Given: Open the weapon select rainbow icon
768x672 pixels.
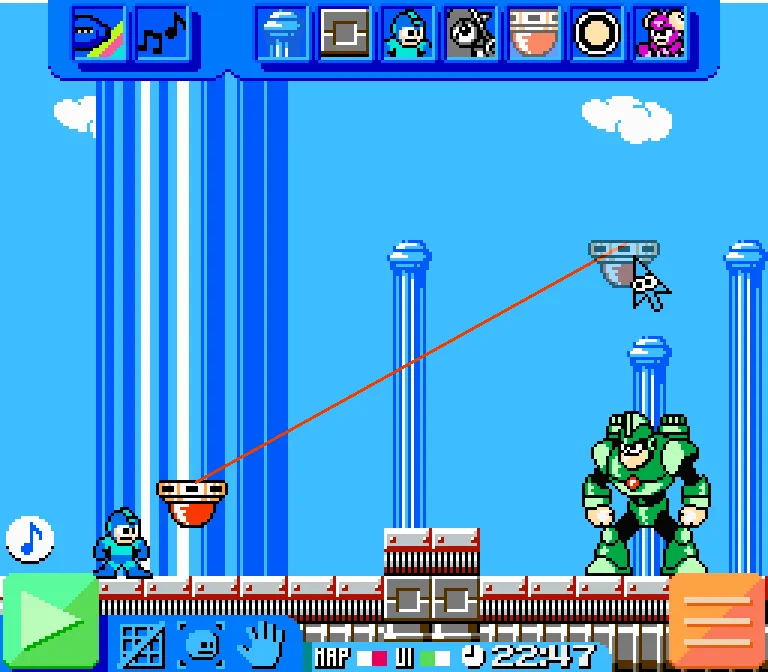Looking at the screenshot, I should click(99, 34).
